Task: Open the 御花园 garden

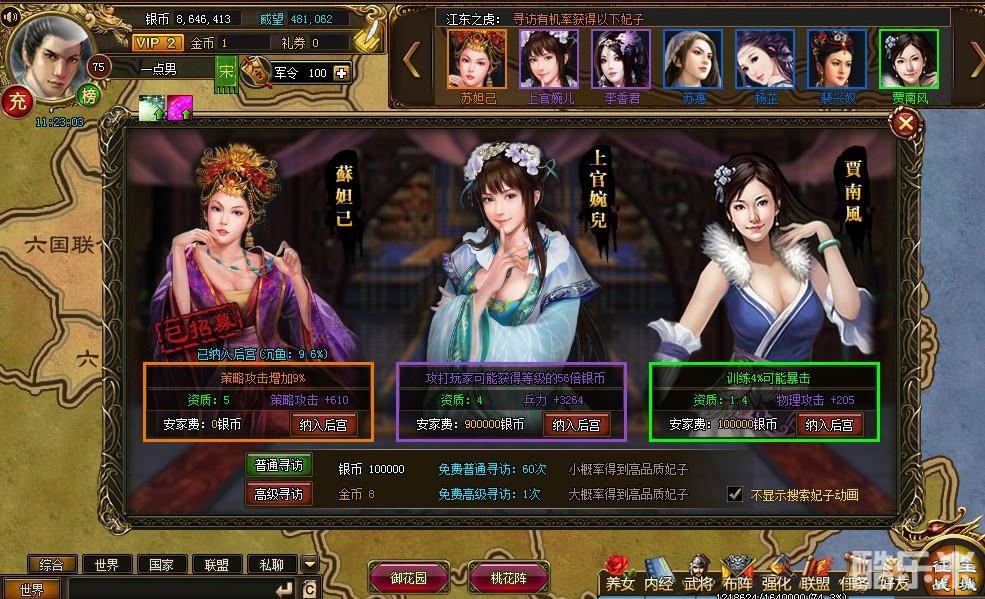Action: point(407,577)
